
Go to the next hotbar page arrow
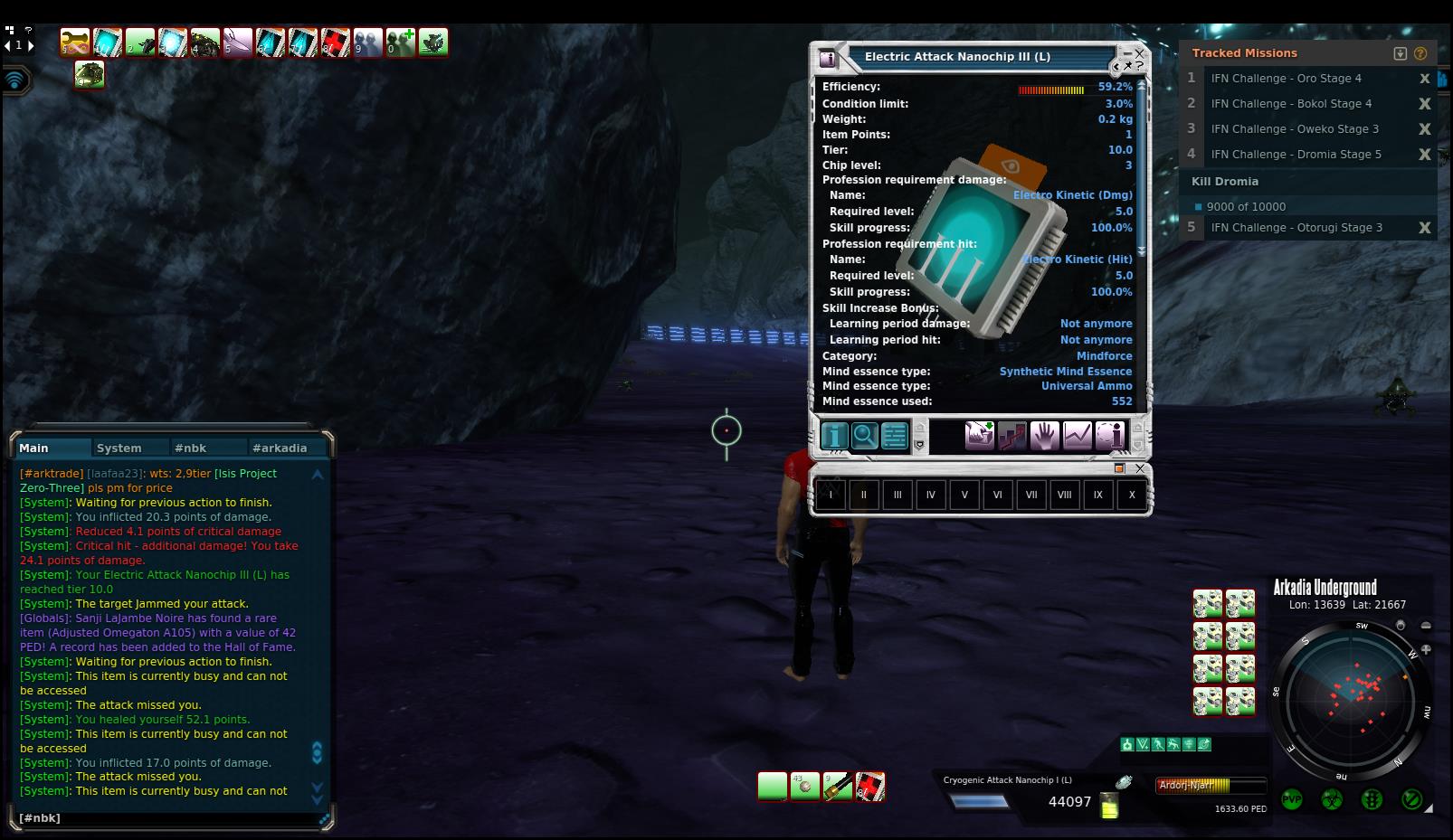[x=31, y=45]
